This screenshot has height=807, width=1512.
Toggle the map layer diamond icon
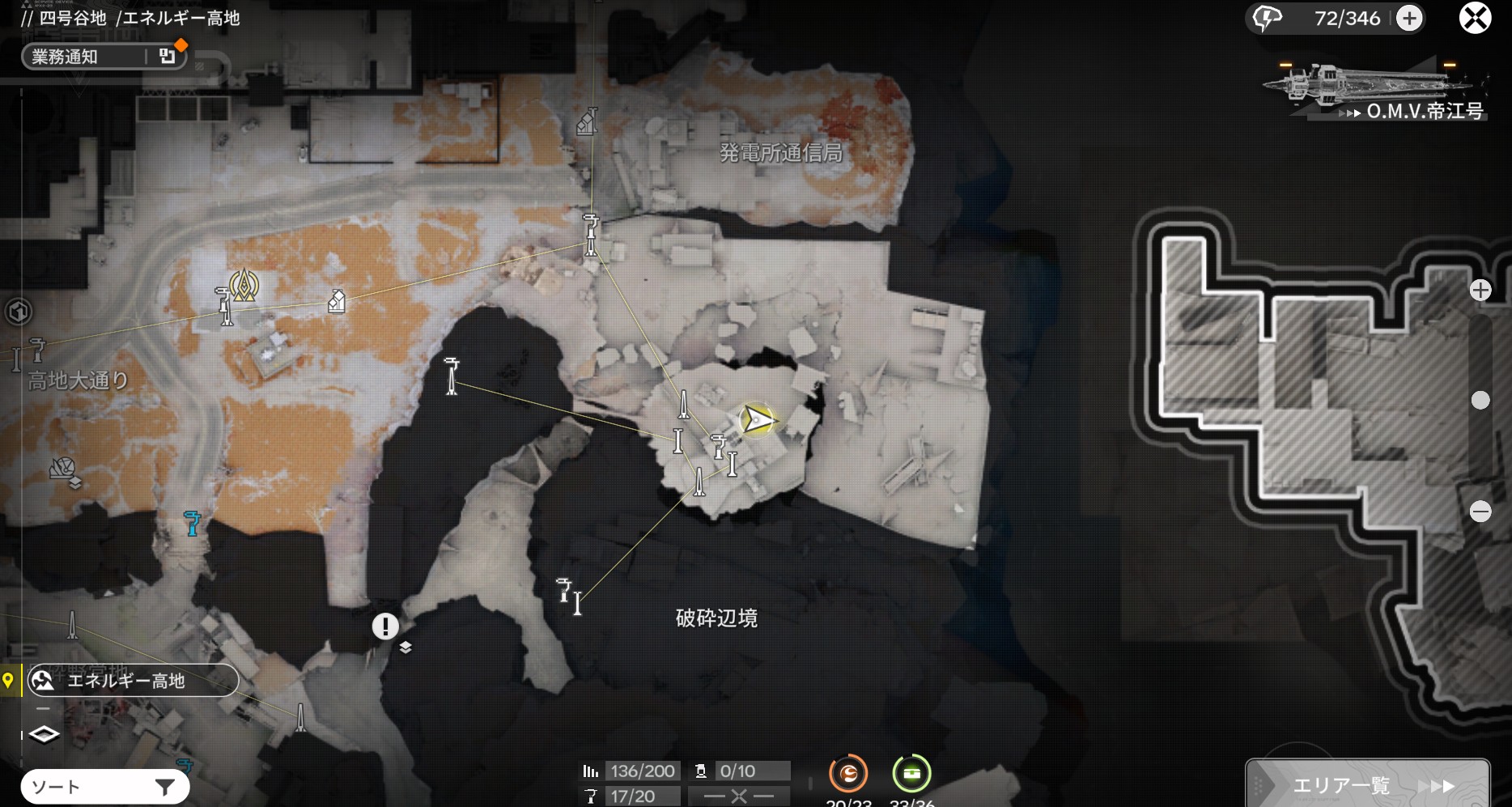tap(44, 734)
